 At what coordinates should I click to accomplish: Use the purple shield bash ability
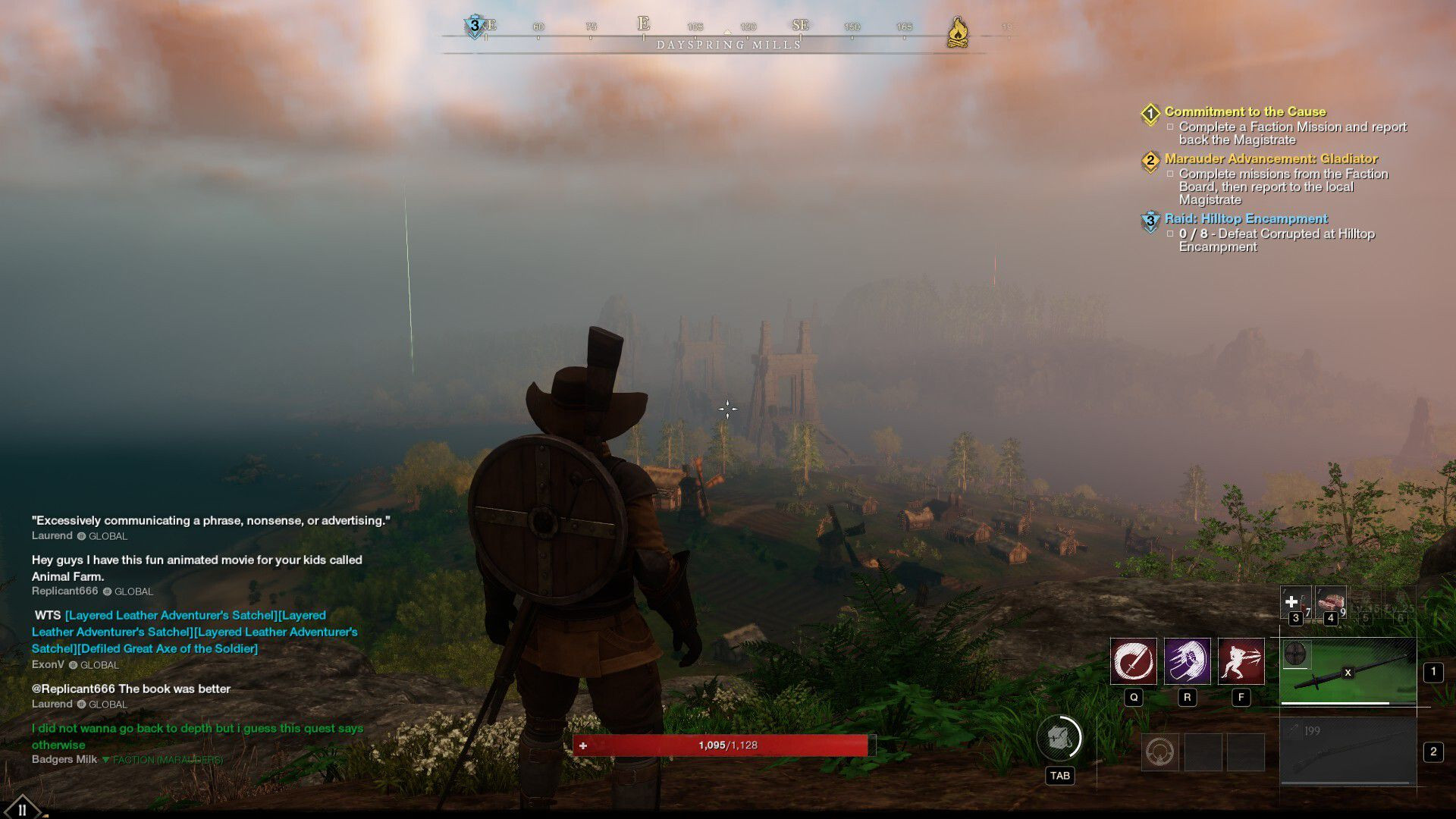pyautogui.click(x=1187, y=661)
